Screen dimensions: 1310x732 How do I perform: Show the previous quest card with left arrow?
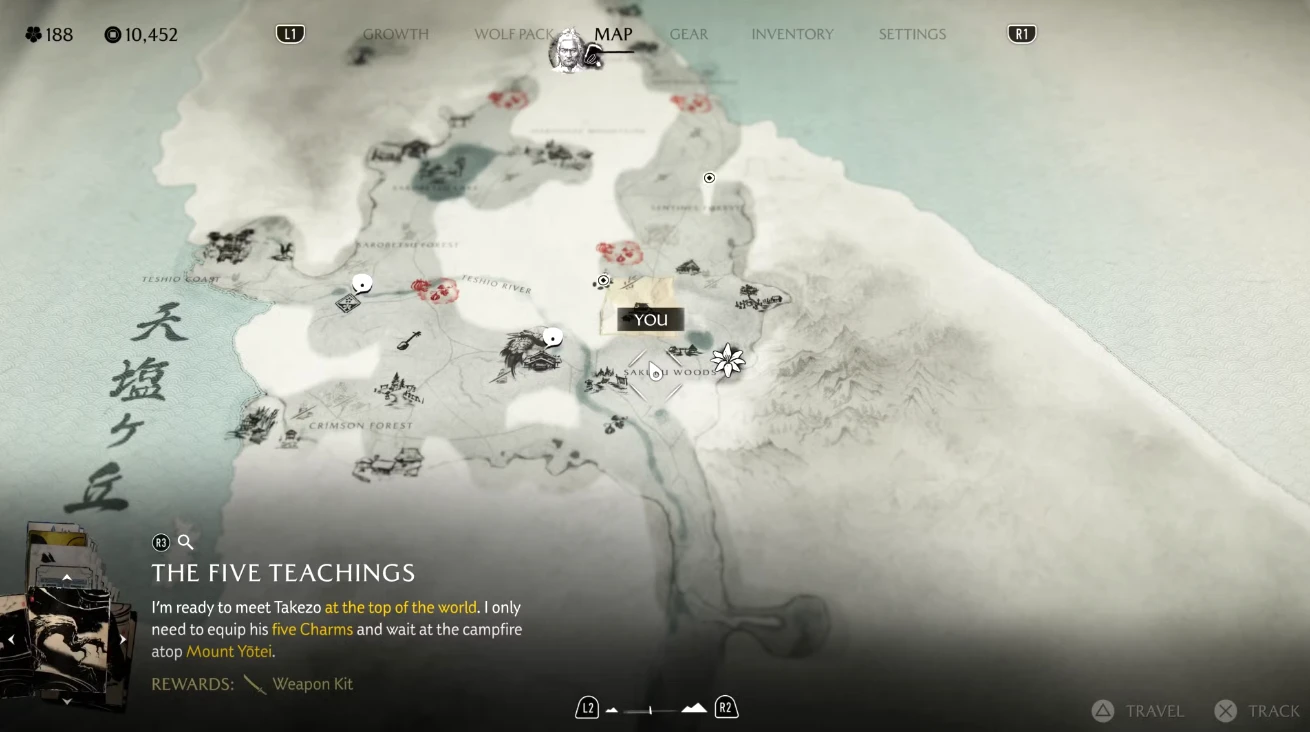[11, 640]
